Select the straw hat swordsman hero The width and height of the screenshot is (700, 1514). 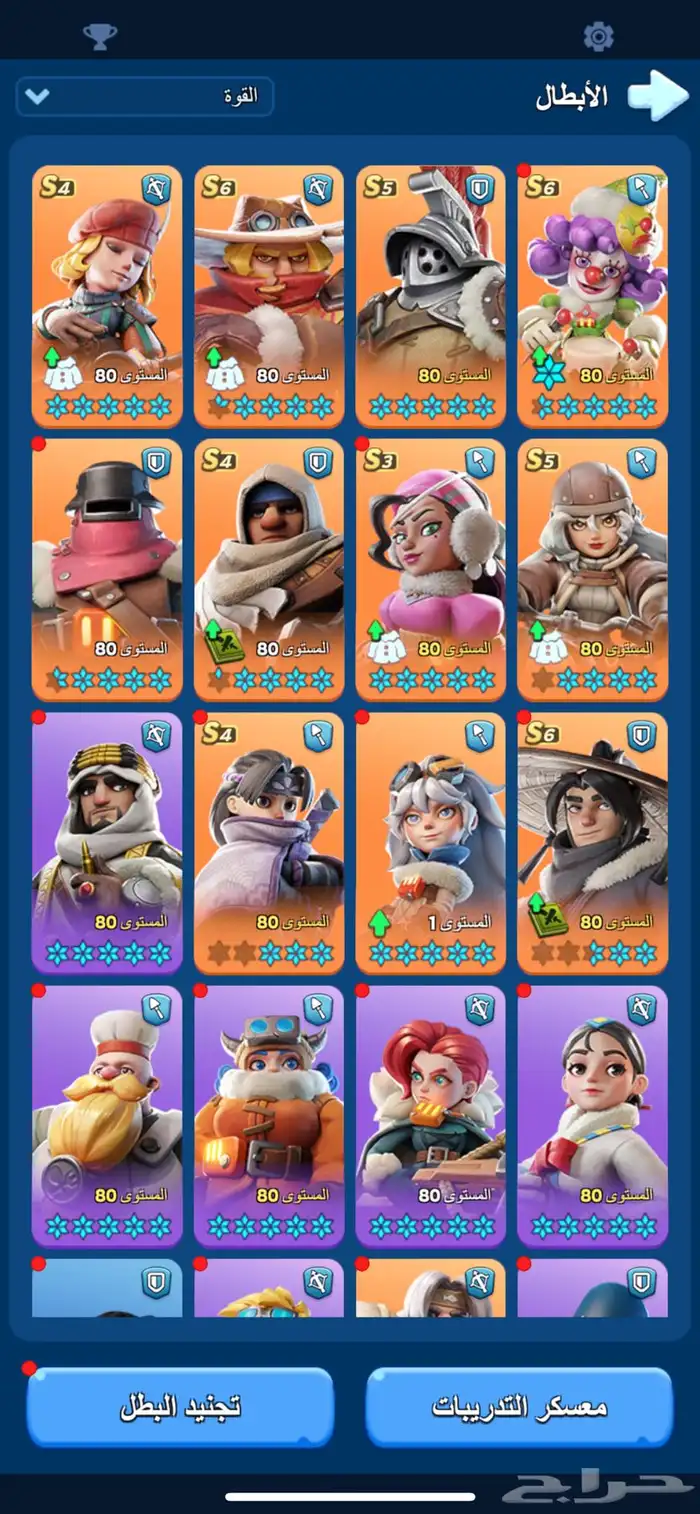pyautogui.click(x=593, y=842)
